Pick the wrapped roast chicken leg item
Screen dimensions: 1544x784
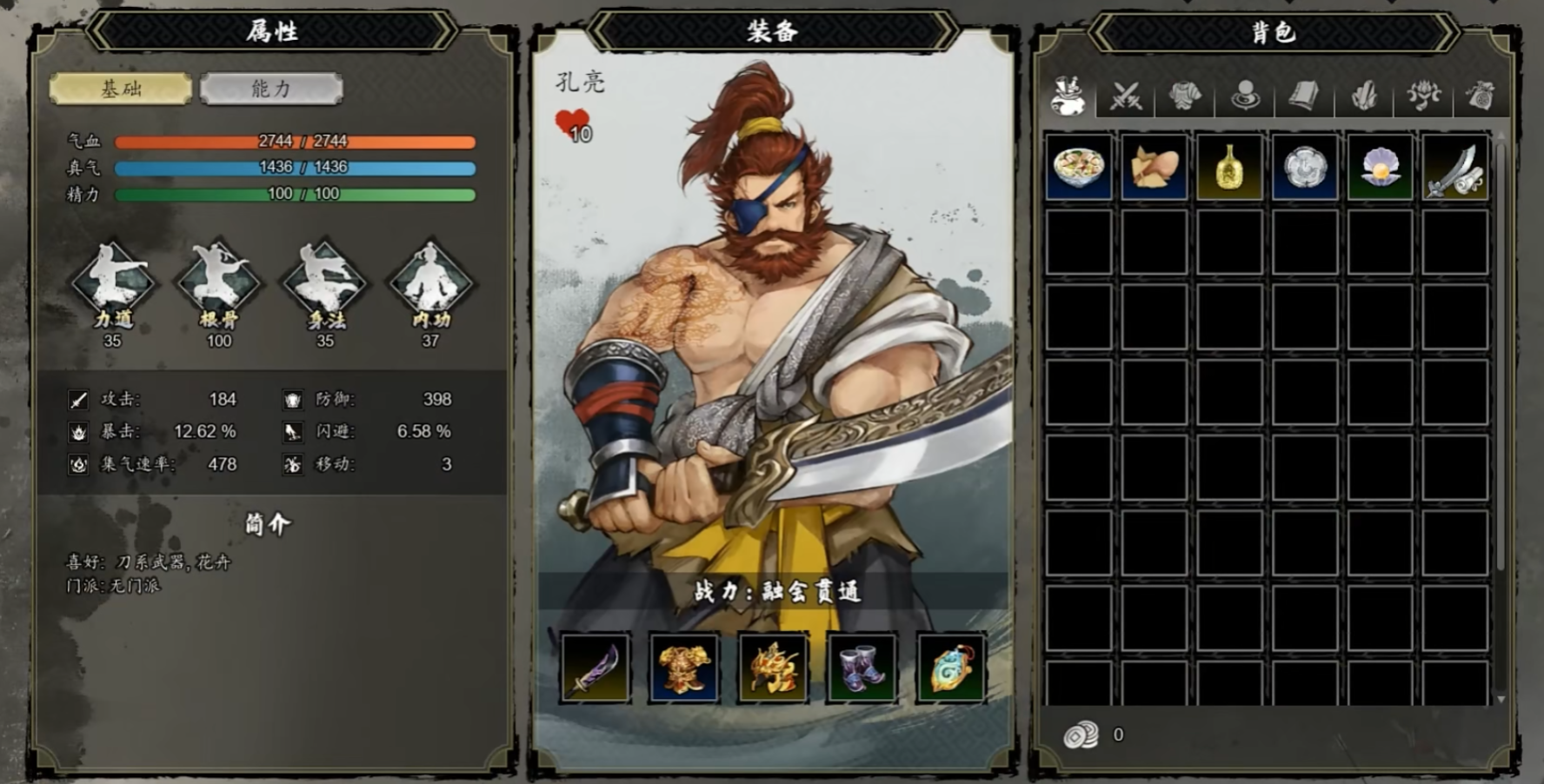[1154, 167]
